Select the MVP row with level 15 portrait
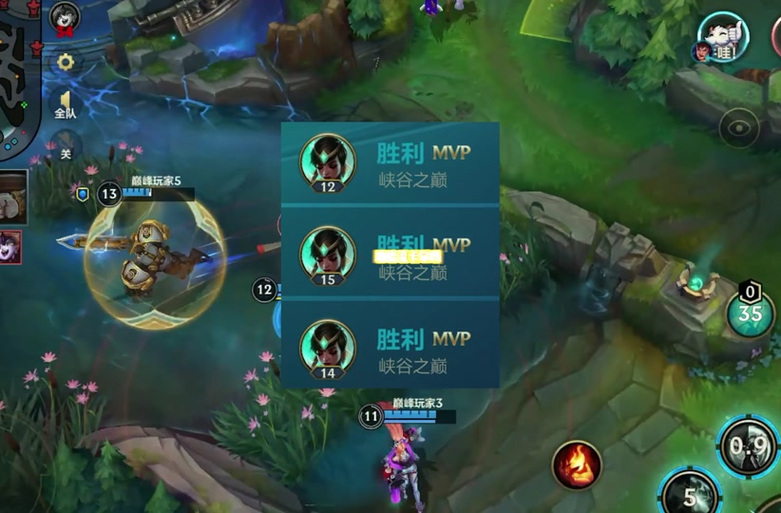781x513 pixels. (x=390, y=253)
